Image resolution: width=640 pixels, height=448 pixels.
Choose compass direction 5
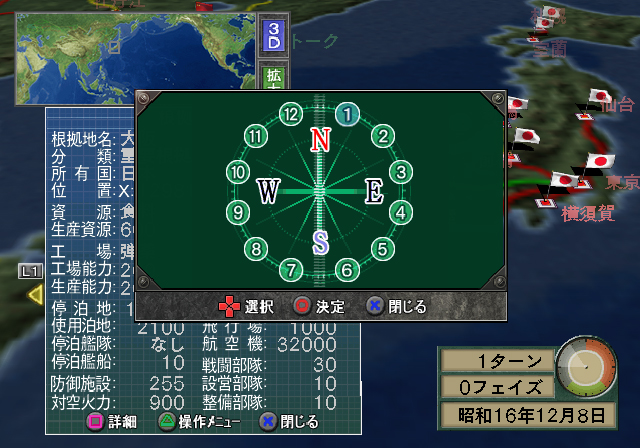coord(381,249)
